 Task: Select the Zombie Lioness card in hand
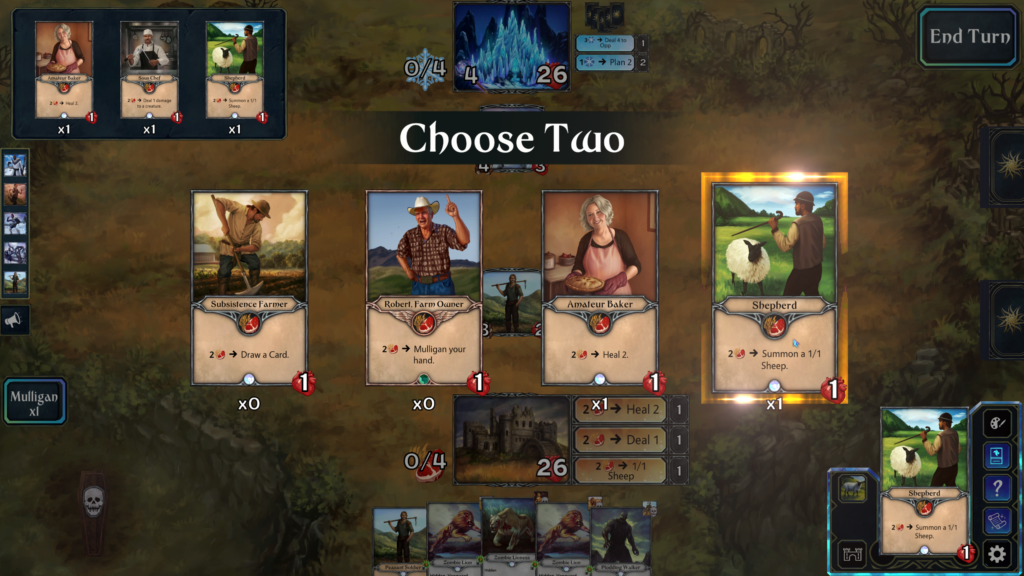509,535
